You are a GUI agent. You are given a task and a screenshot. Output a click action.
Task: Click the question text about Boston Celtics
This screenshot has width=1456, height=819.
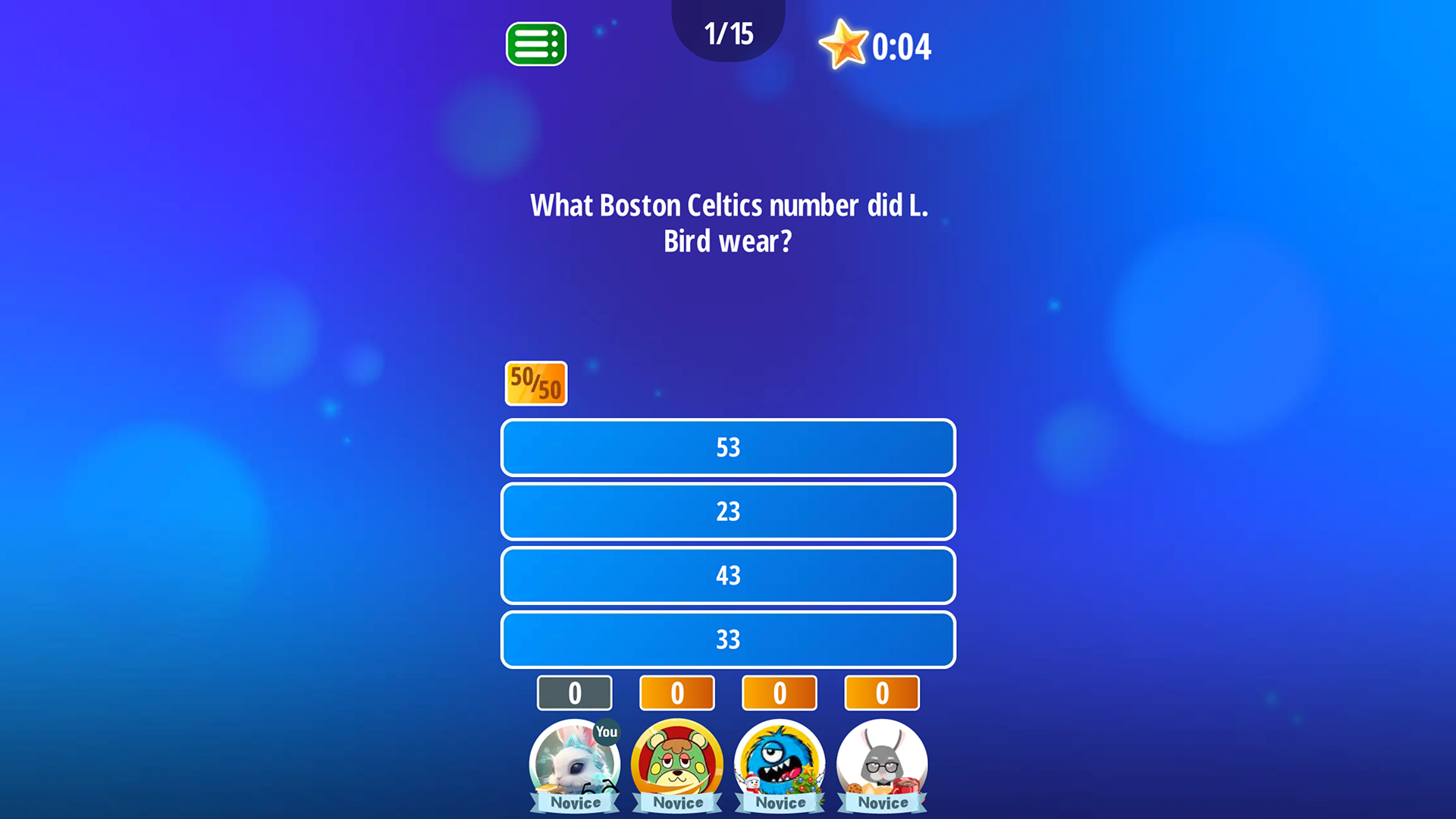[728, 222]
